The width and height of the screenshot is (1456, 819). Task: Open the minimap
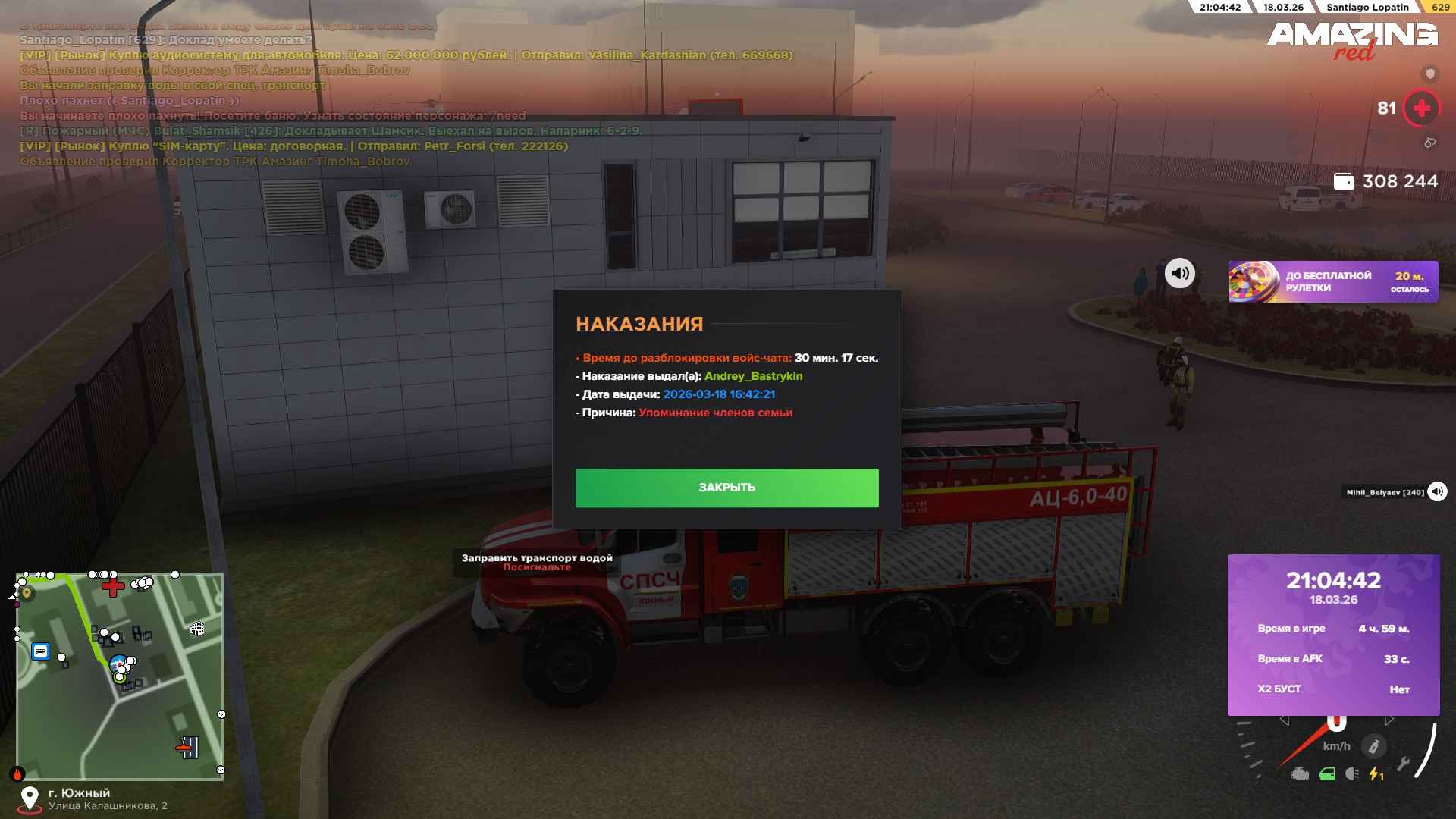click(120, 676)
